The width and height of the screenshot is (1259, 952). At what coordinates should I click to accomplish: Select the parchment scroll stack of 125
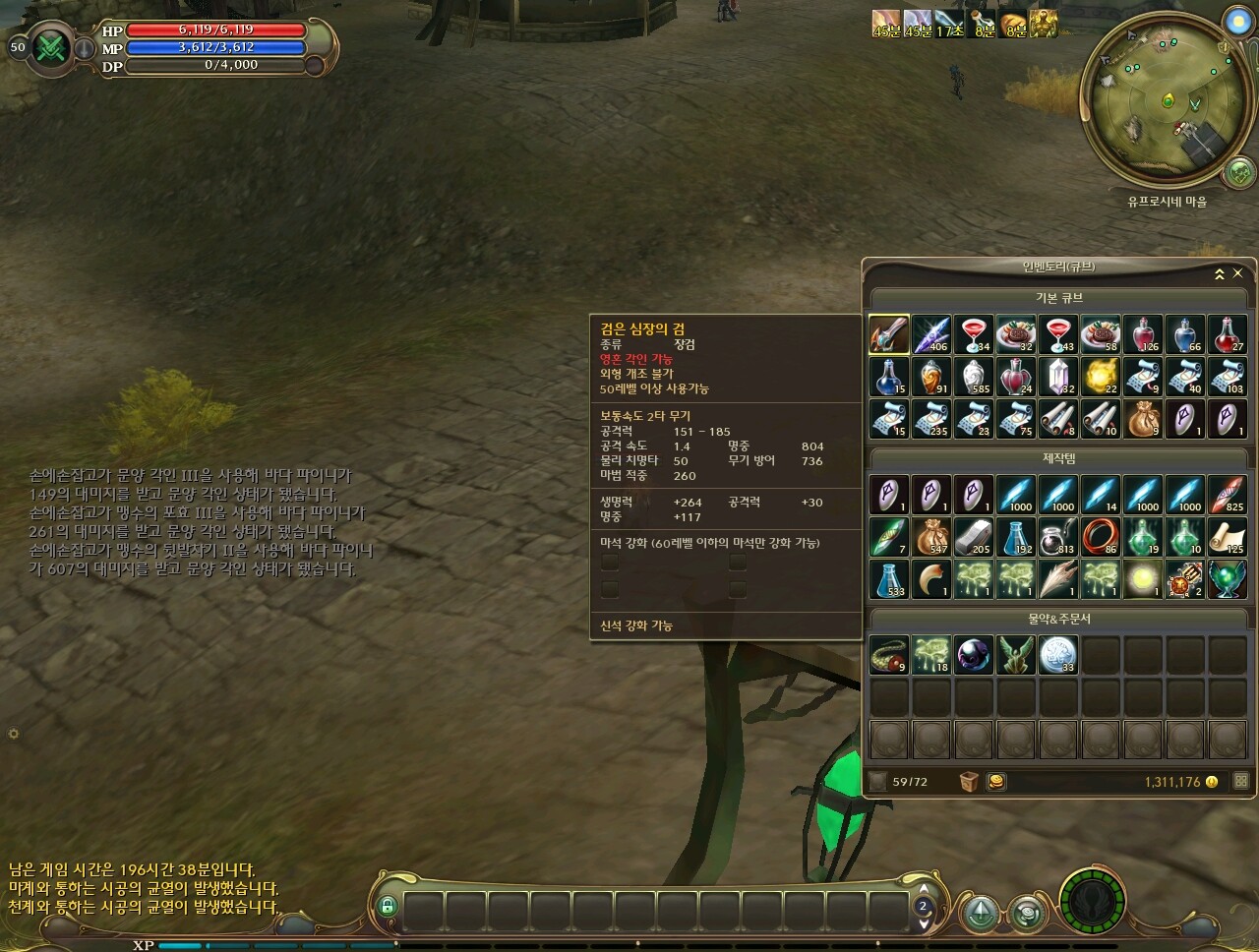(x=1228, y=537)
